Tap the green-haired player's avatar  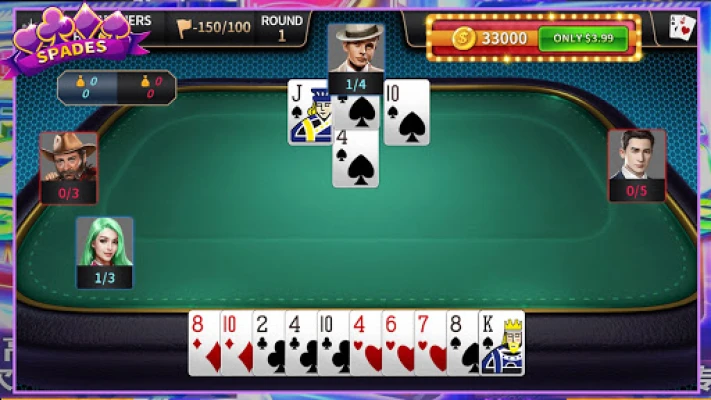coord(105,243)
